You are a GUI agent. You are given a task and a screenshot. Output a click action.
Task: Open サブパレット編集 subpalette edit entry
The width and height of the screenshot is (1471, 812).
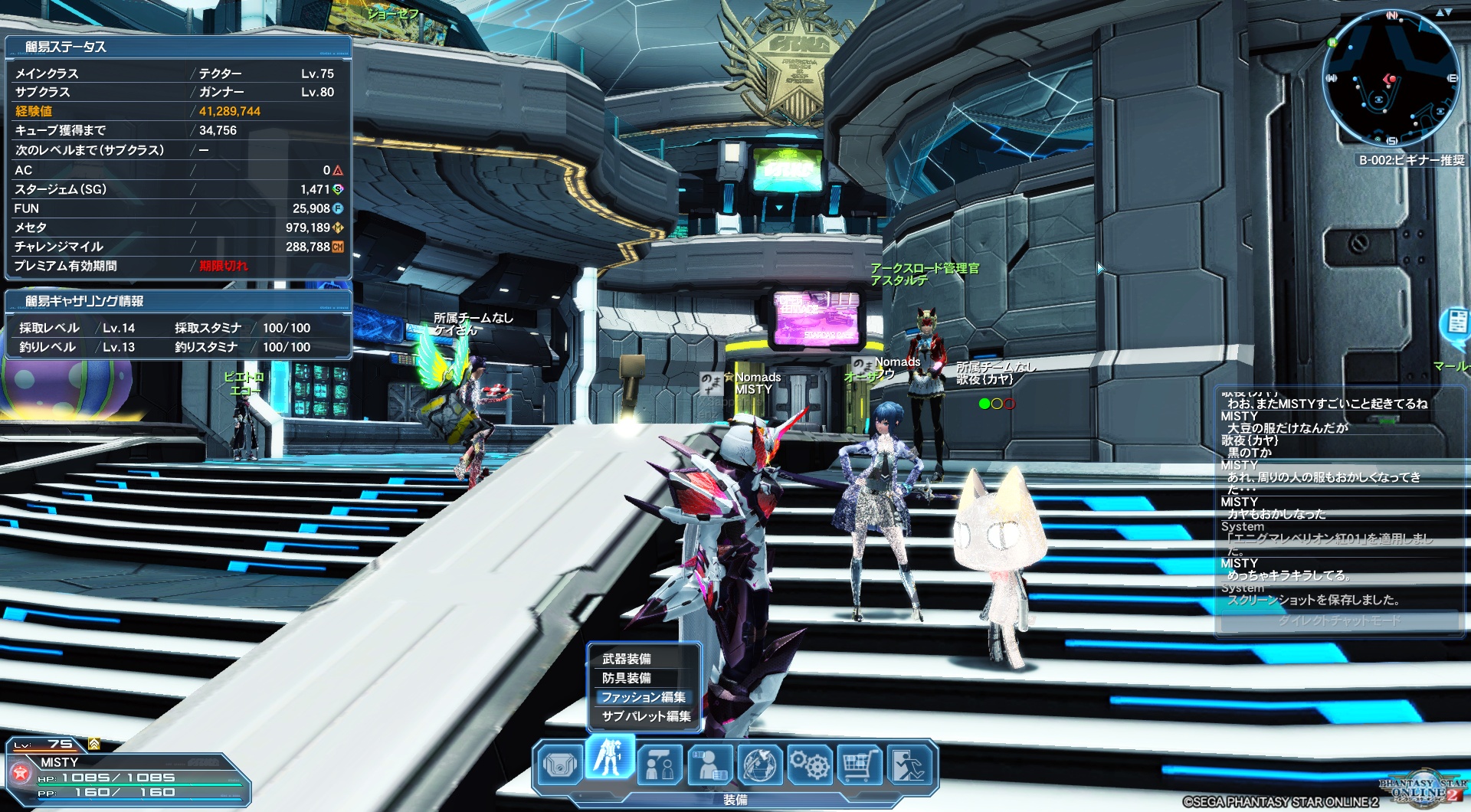point(645,716)
